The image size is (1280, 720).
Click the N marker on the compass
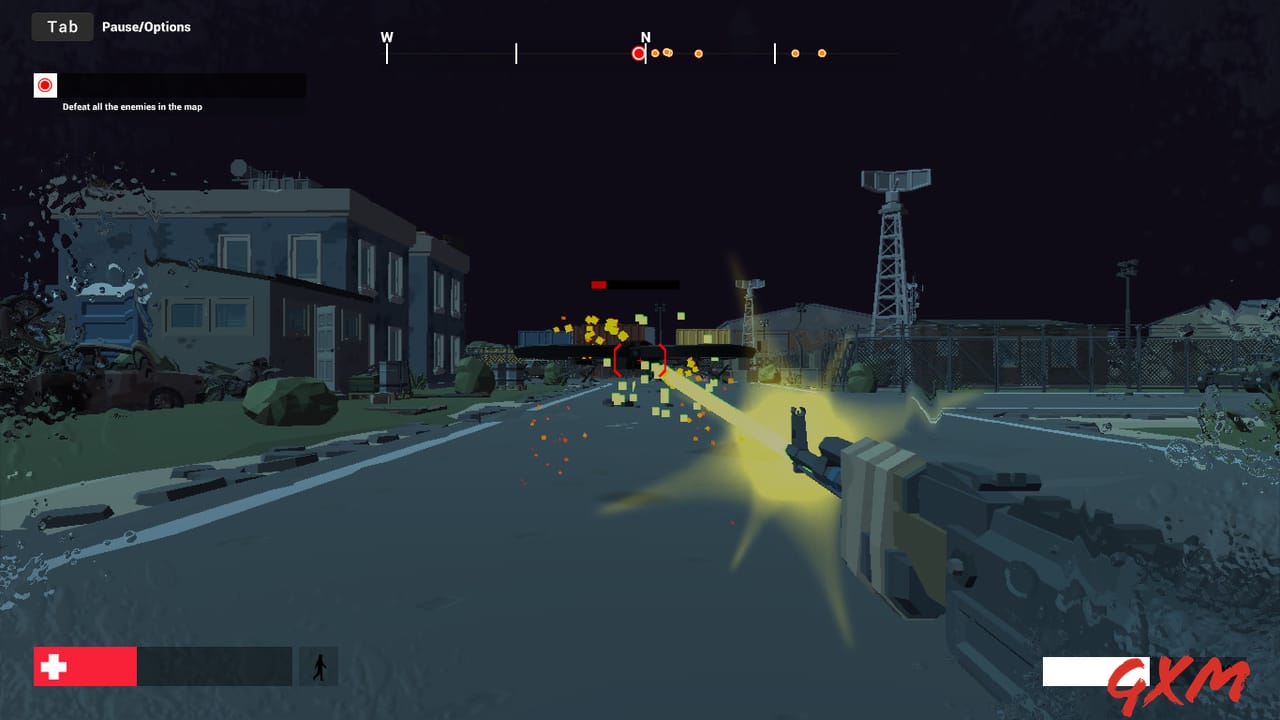[645, 37]
